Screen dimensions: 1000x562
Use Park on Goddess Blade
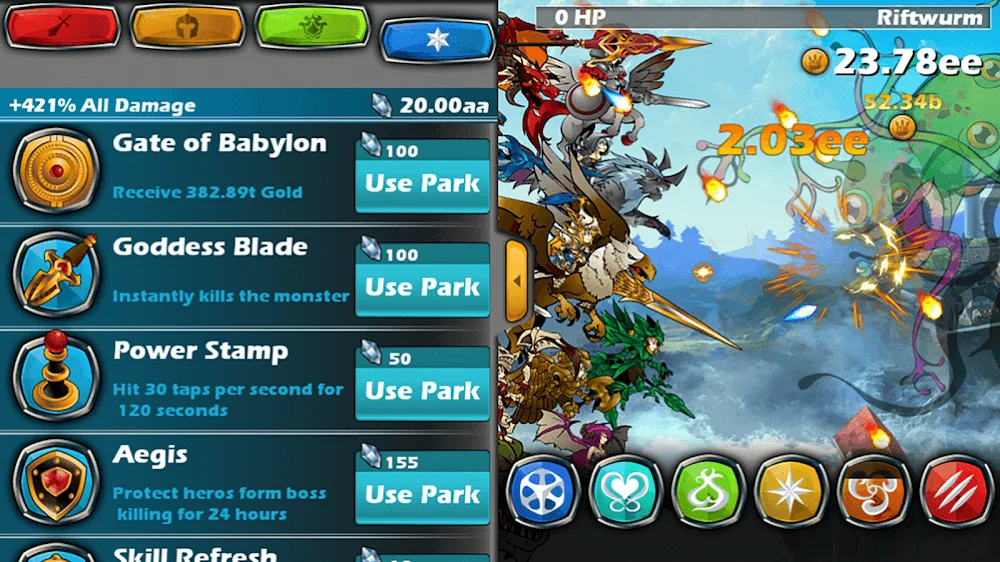tap(422, 288)
